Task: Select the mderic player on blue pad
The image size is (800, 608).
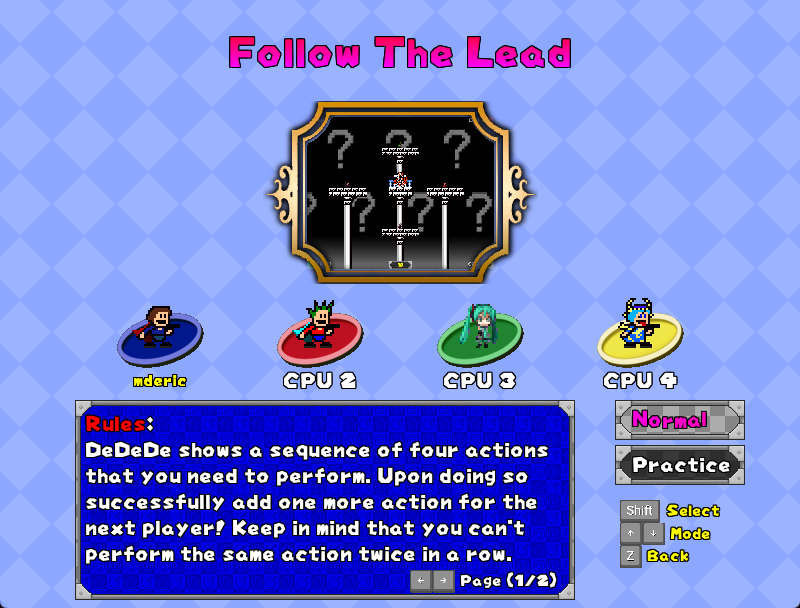Action: [x=160, y=335]
